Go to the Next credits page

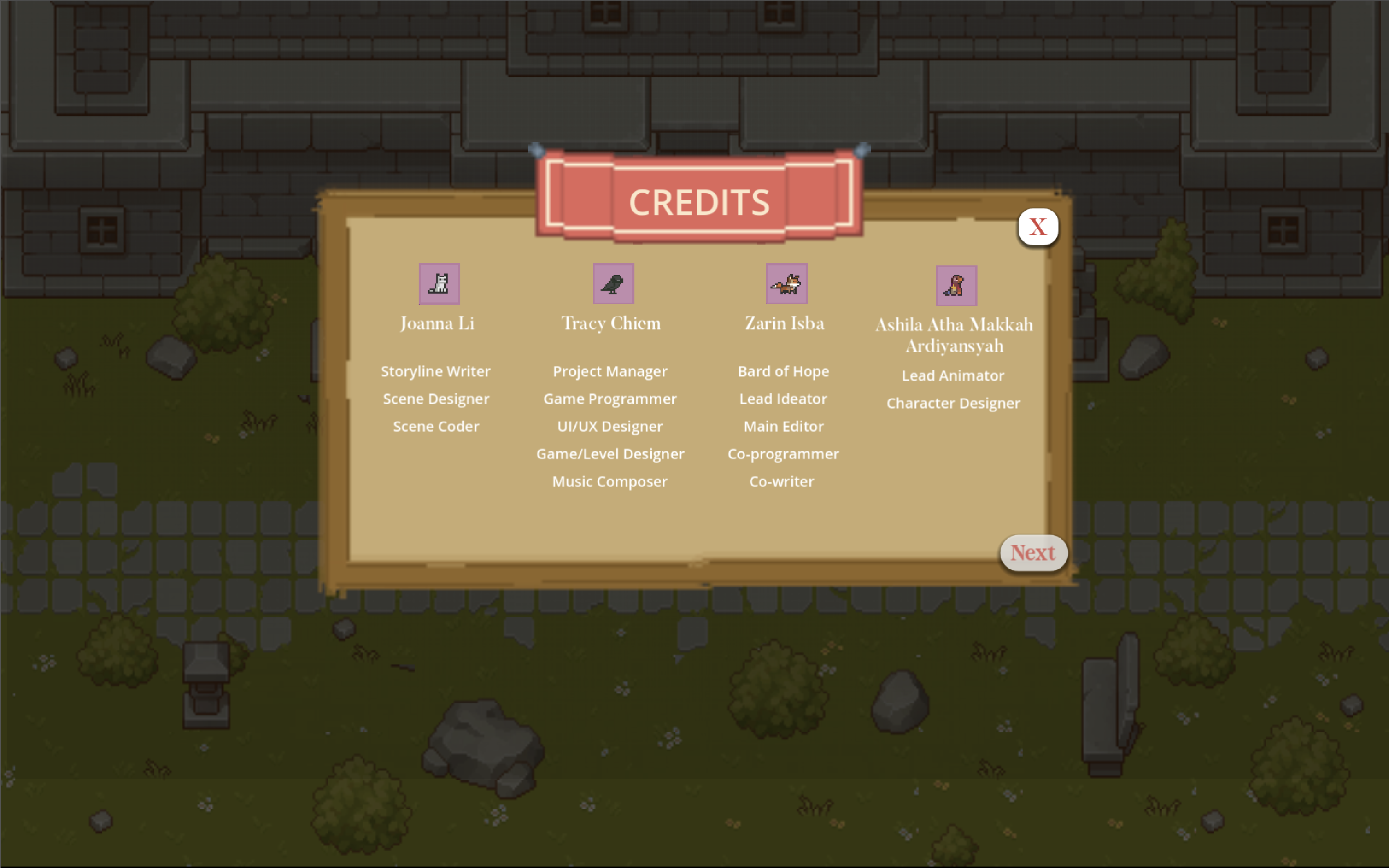tap(1033, 553)
